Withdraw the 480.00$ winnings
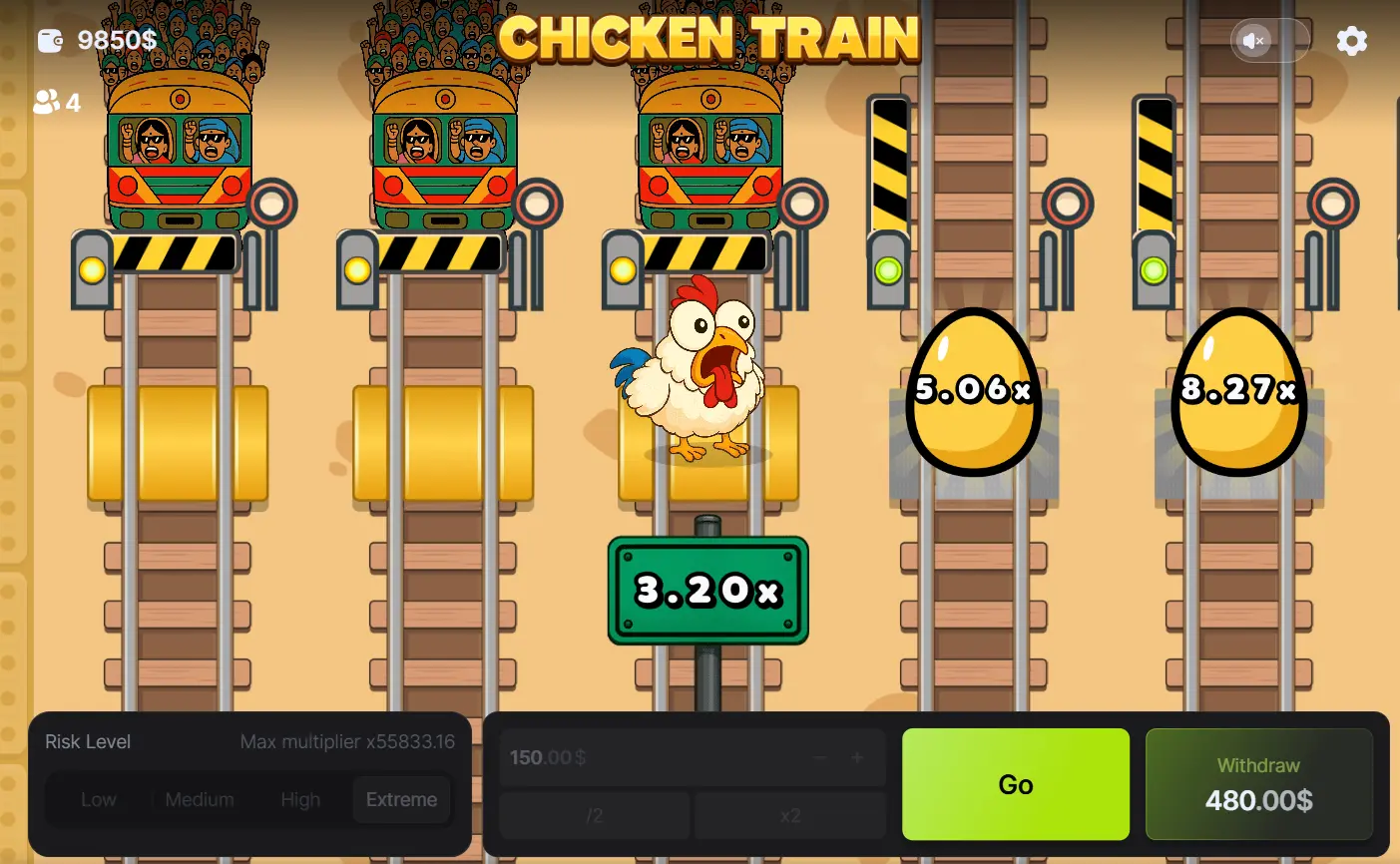 (x=1258, y=784)
